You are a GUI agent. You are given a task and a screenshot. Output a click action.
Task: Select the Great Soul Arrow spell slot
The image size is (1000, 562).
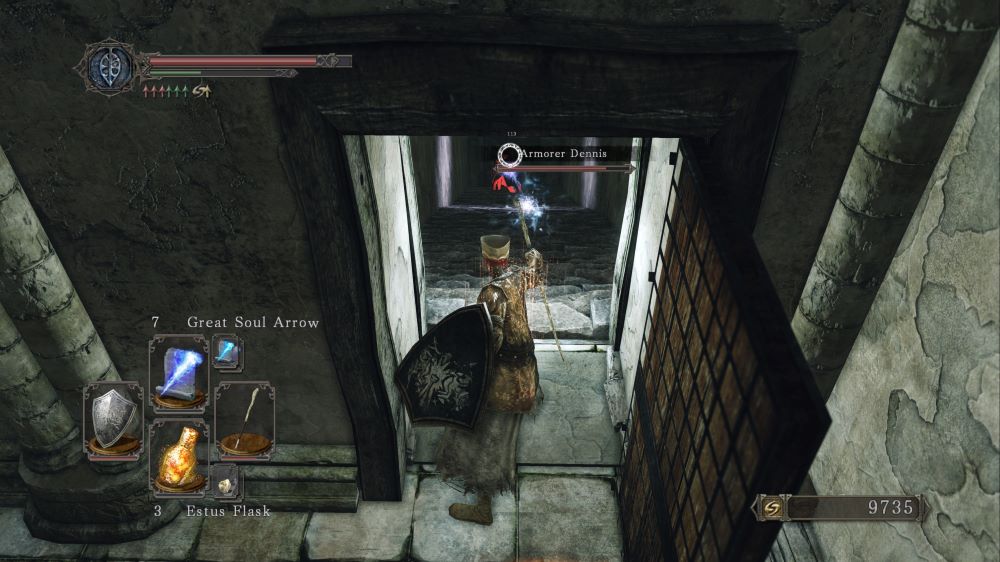click(x=178, y=372)
